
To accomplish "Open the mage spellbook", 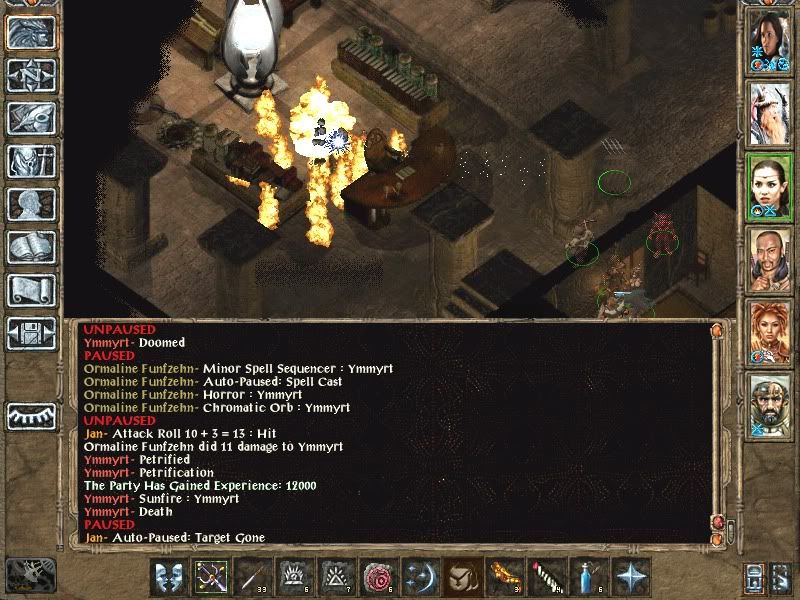I will point(31,247).
